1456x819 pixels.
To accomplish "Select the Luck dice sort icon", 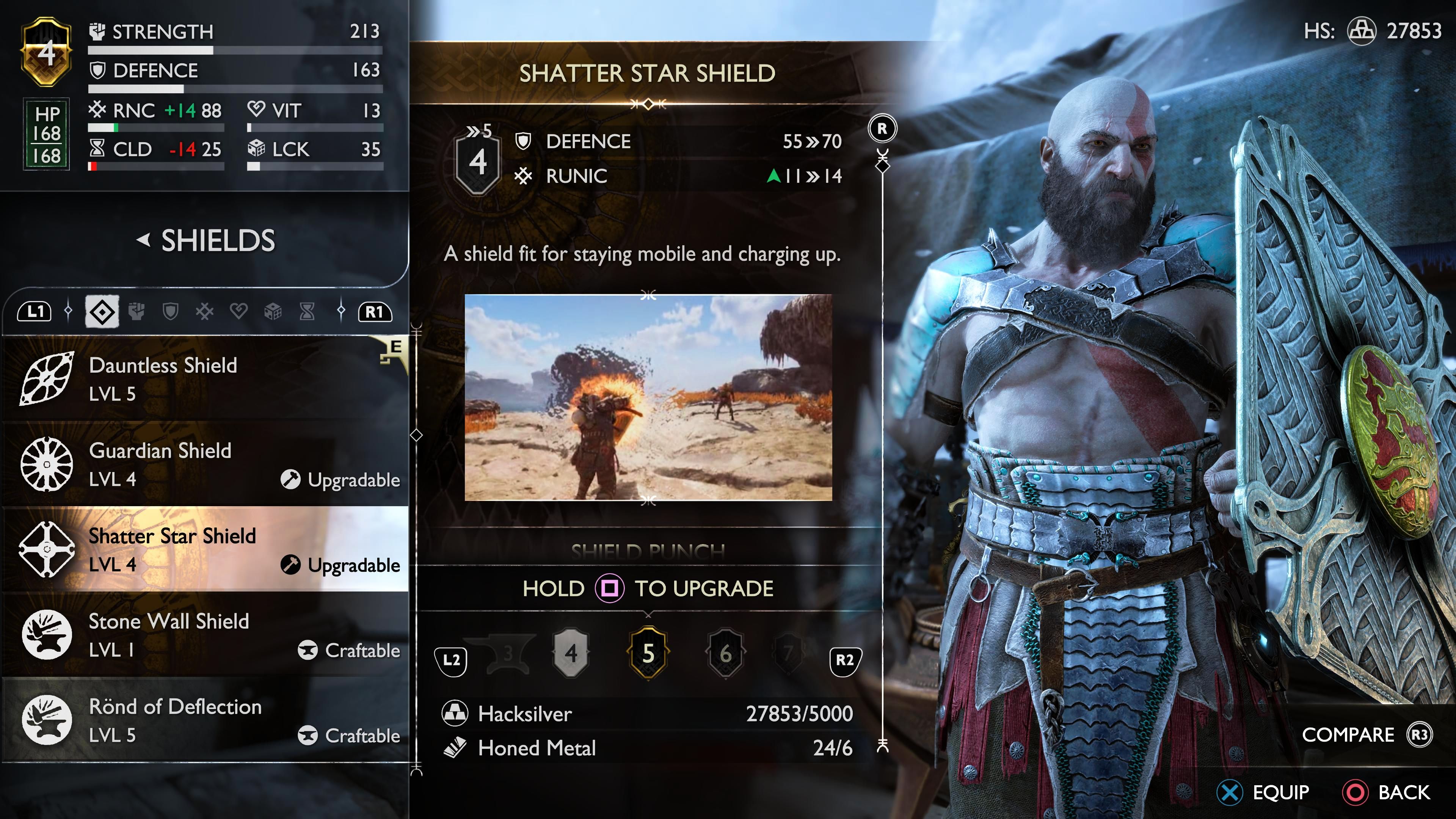I will click(274, 311).
